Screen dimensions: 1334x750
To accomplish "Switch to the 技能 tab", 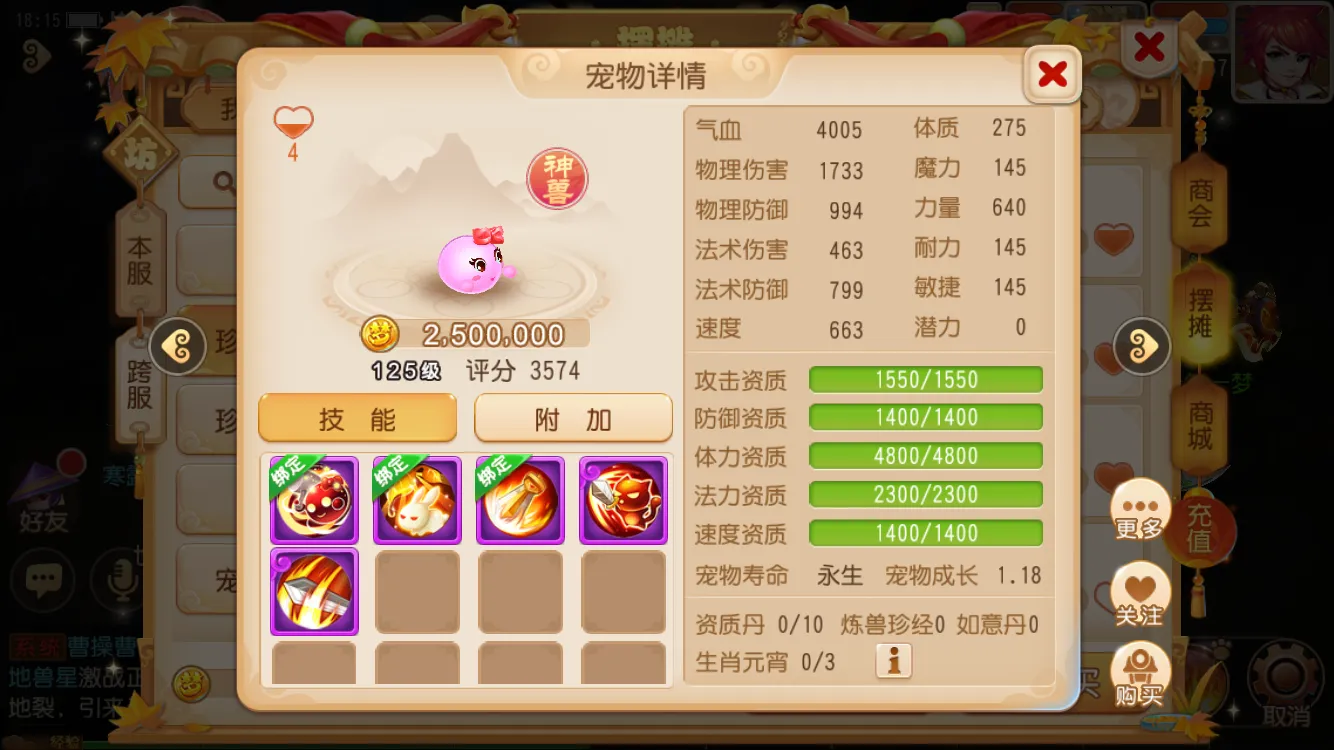I will 357,418.
